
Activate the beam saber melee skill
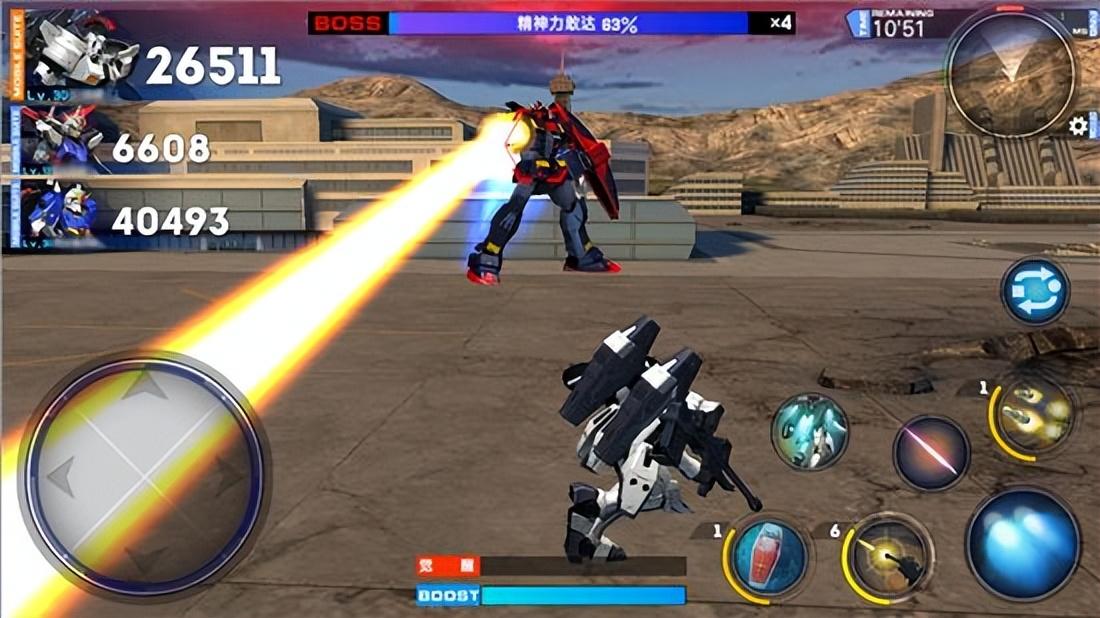[x=931, y=453]
